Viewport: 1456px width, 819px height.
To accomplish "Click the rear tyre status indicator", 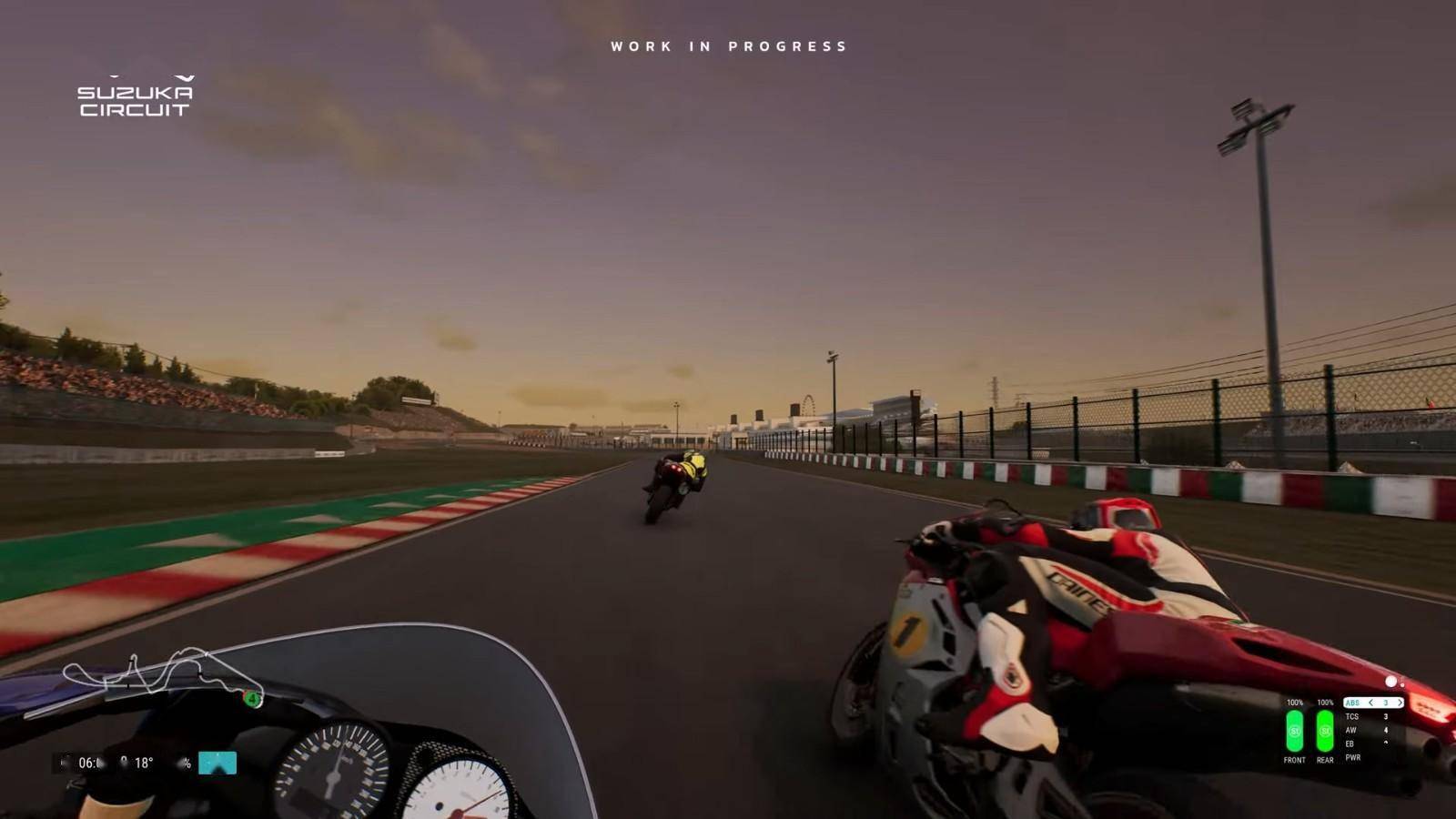I will pyautogui.click(x=1325, y=731).
